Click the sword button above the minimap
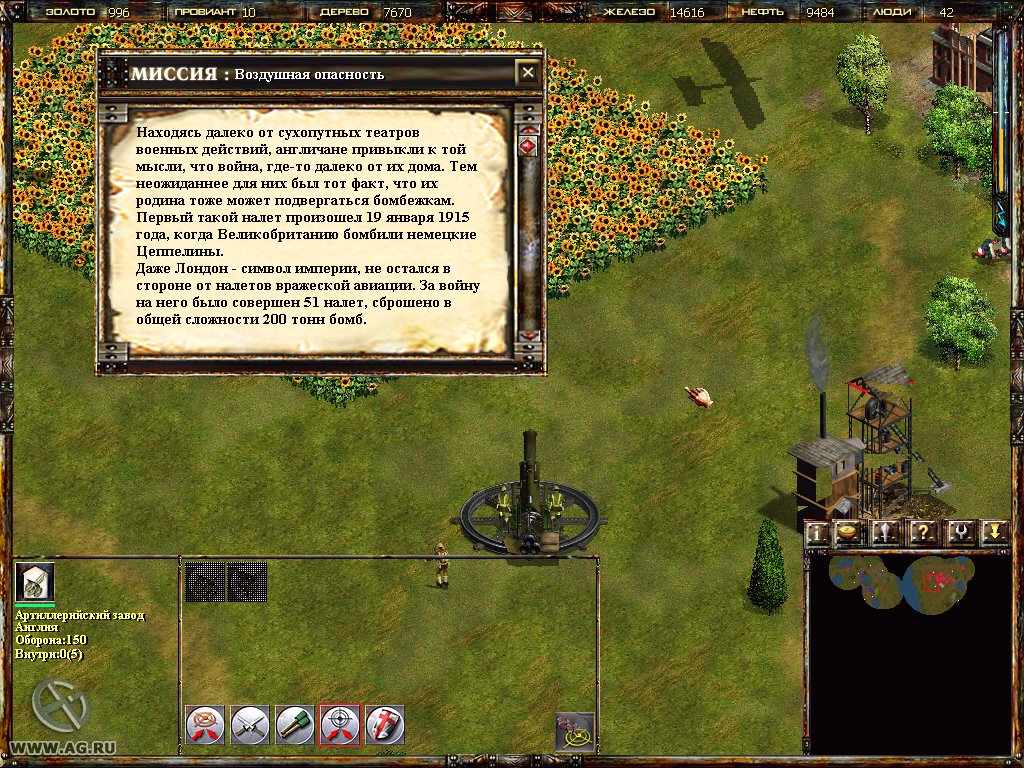This screenshot has height=768, width=1024. [x=886, y=533]
